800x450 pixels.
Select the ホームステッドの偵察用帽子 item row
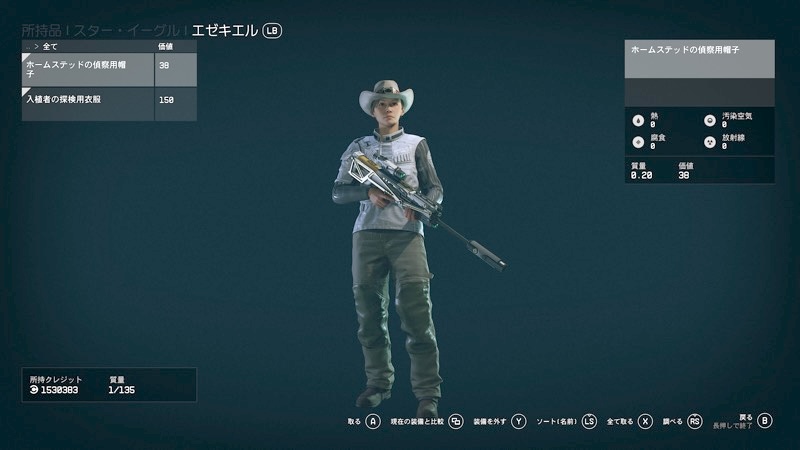pyautogui.click(x=88, y=69)
